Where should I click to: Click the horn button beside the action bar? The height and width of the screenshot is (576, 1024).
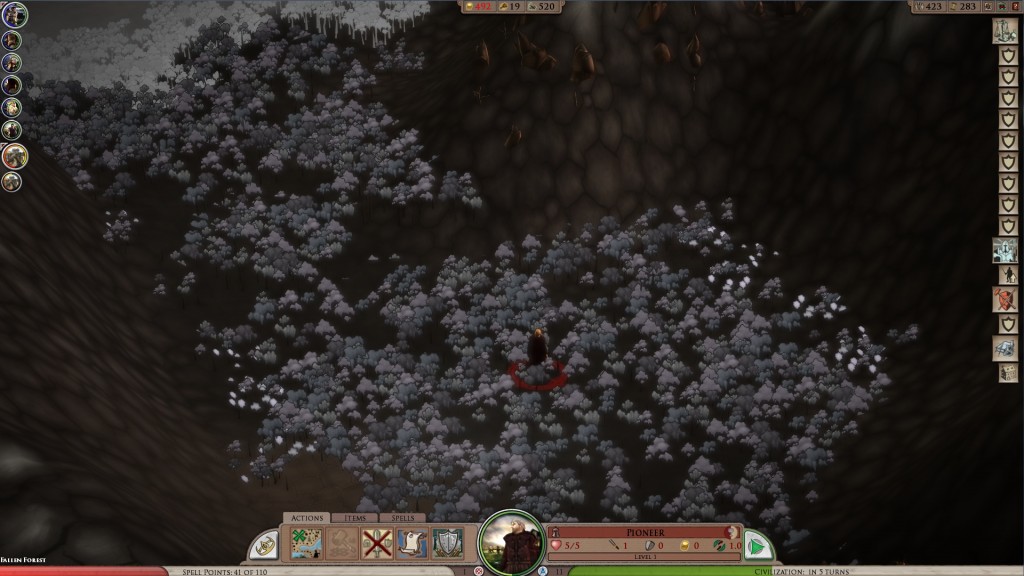[264, 545]
